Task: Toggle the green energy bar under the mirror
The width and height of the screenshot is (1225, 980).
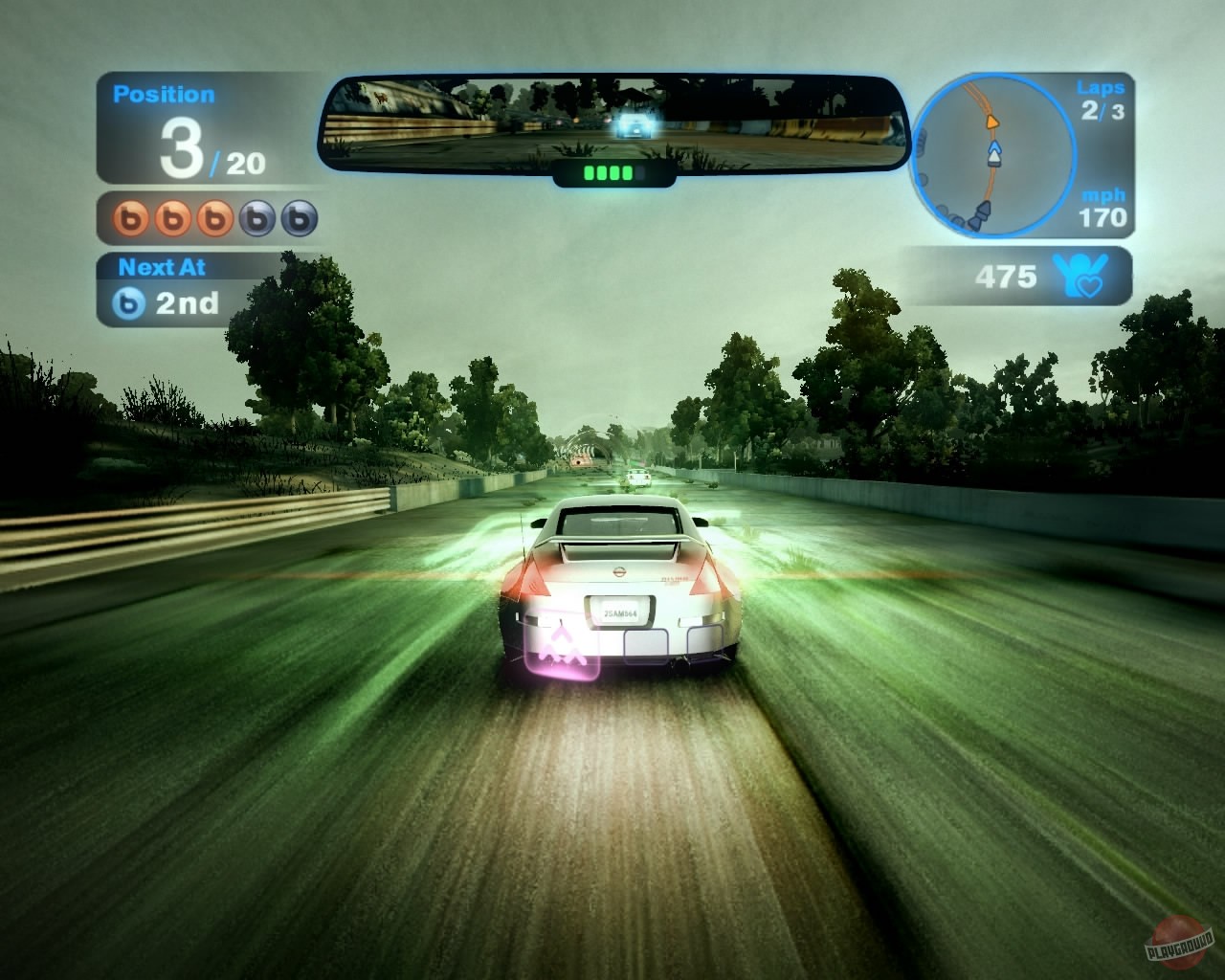Action: click(x=612, y=172)
